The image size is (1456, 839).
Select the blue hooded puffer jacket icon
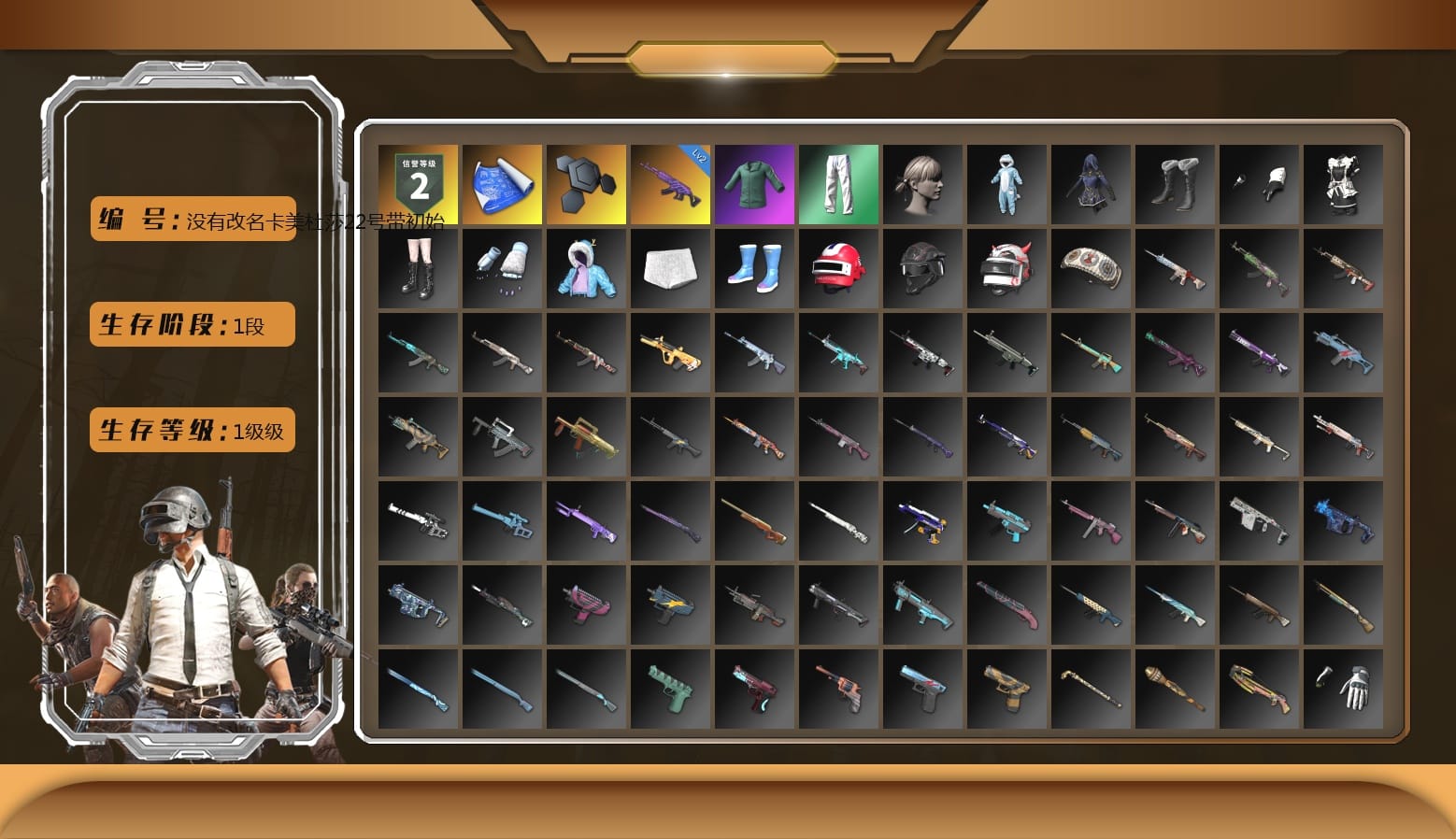[x=586, y=268]
